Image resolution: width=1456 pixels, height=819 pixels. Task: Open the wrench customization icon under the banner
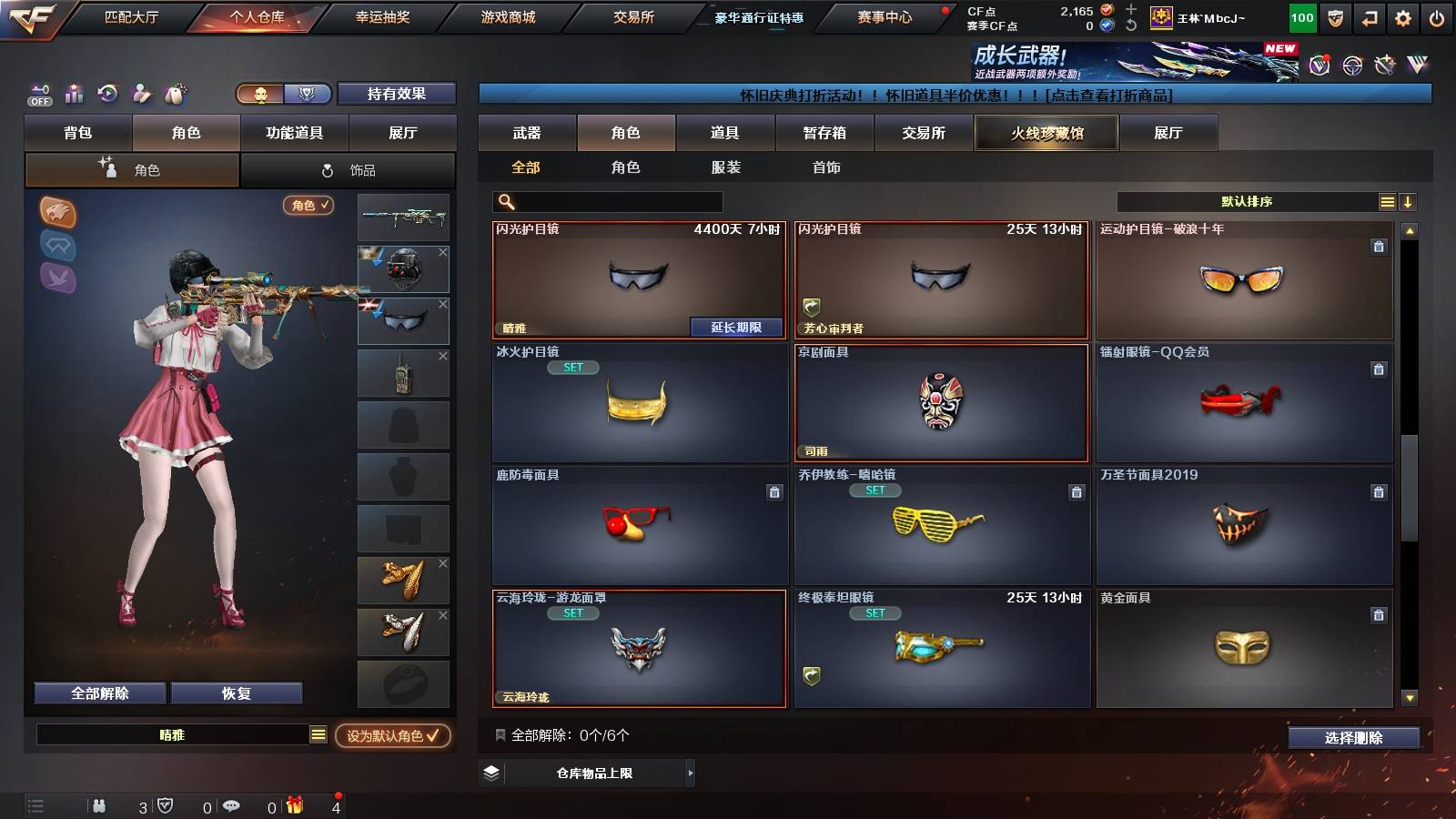139,92
